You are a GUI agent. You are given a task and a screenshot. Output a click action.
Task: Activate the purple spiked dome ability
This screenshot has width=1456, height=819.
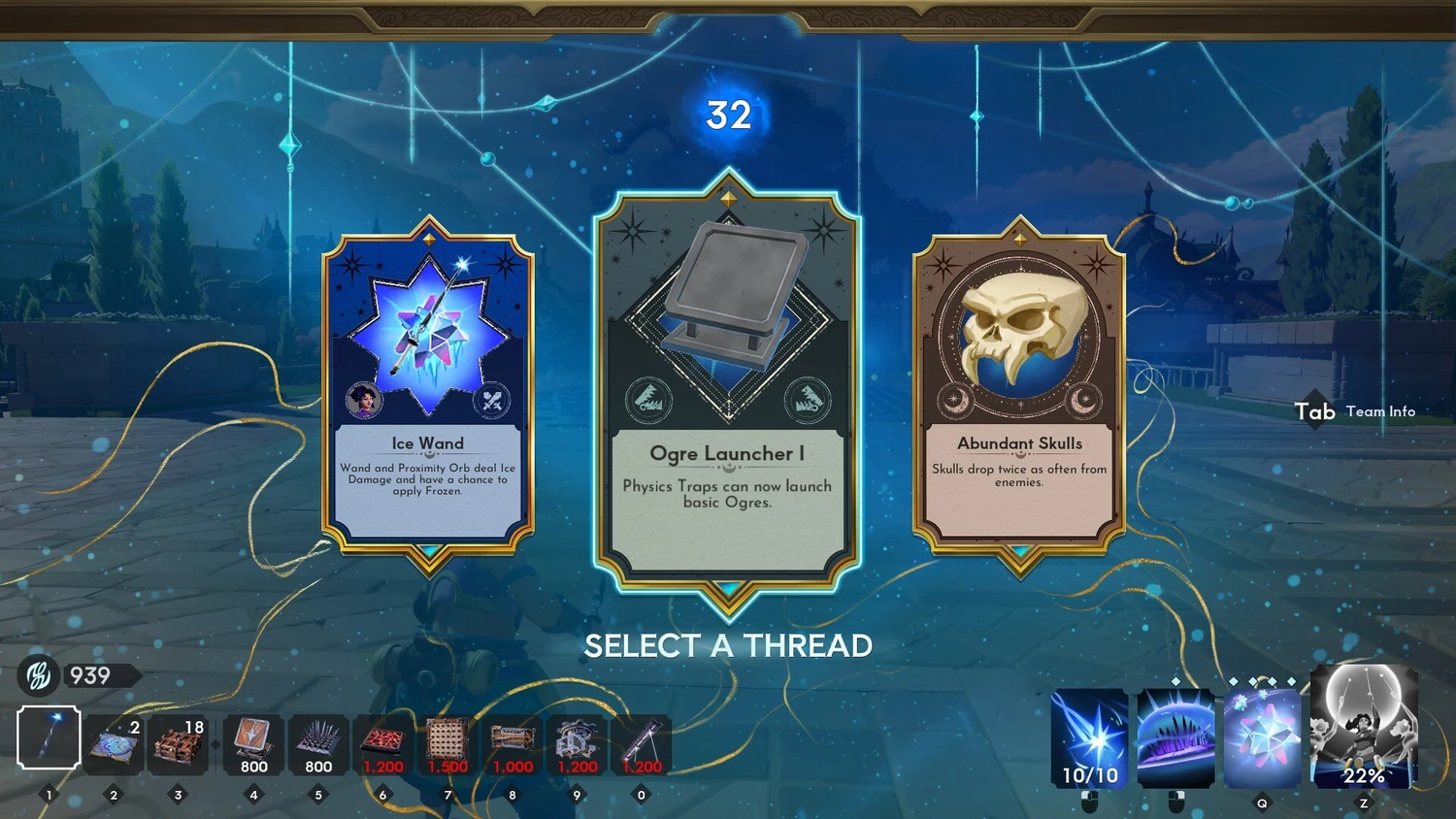click(x=1175, y=737)
